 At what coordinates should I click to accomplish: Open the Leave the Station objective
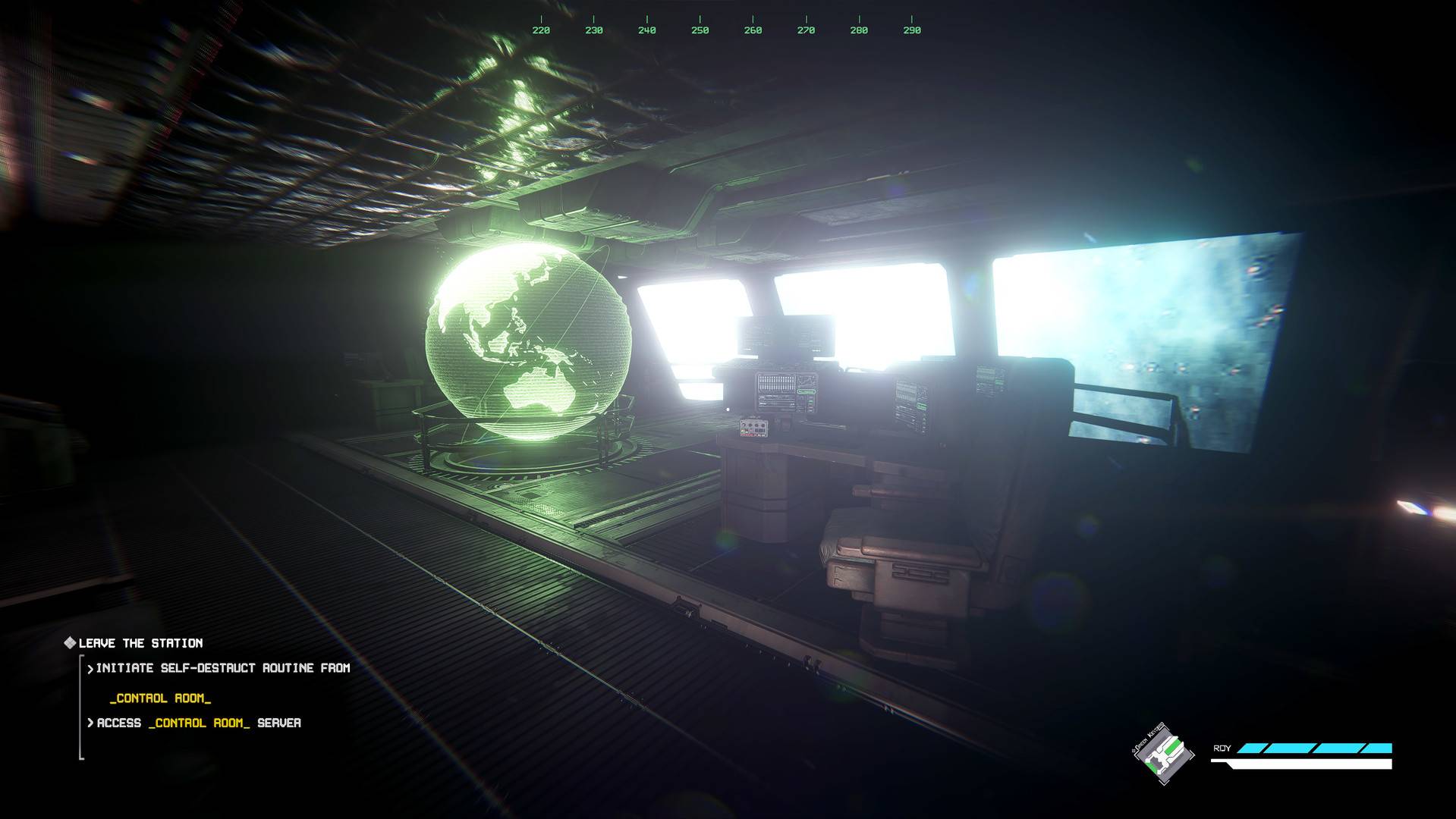[140, 643]
